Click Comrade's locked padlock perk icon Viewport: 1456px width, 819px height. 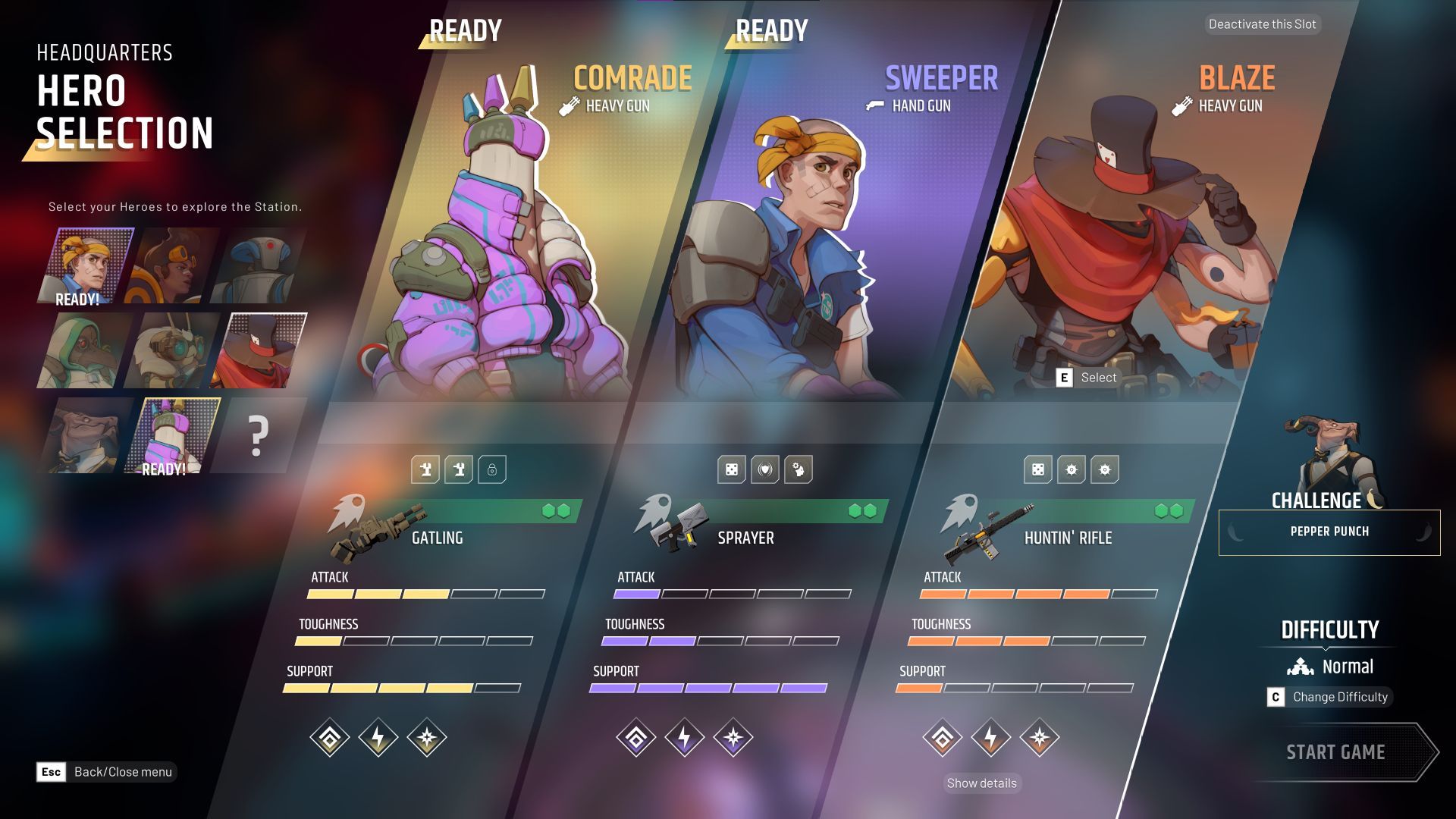pyautogui.click(x=492, y=469)
